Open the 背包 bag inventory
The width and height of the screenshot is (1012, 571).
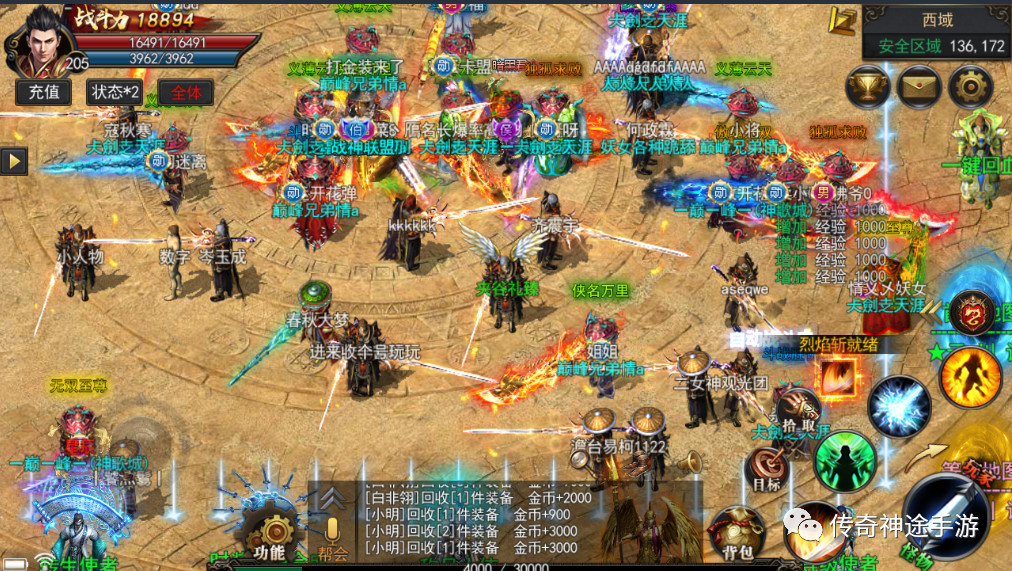[729, 531]
